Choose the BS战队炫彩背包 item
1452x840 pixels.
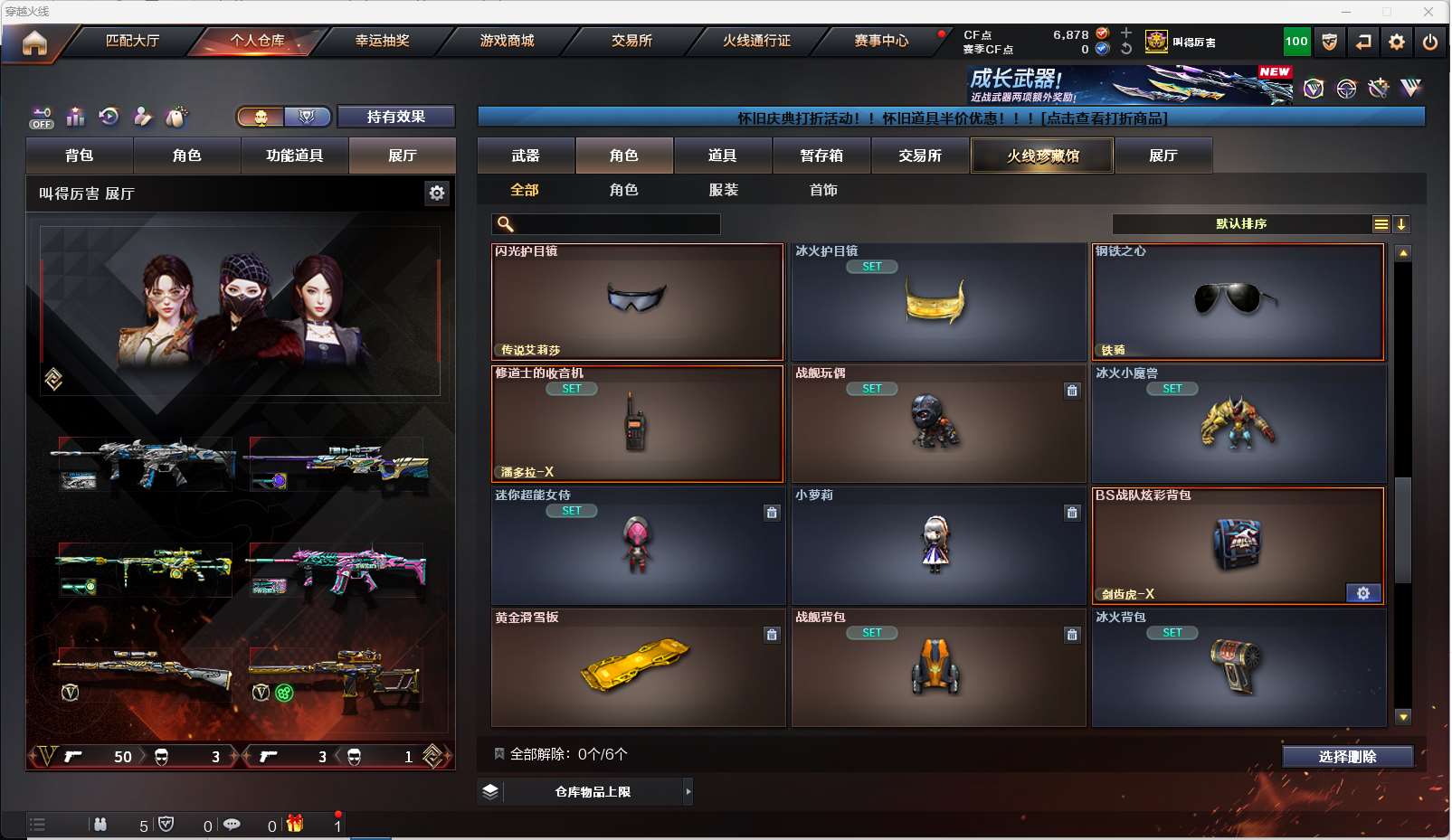point(1238,546)
